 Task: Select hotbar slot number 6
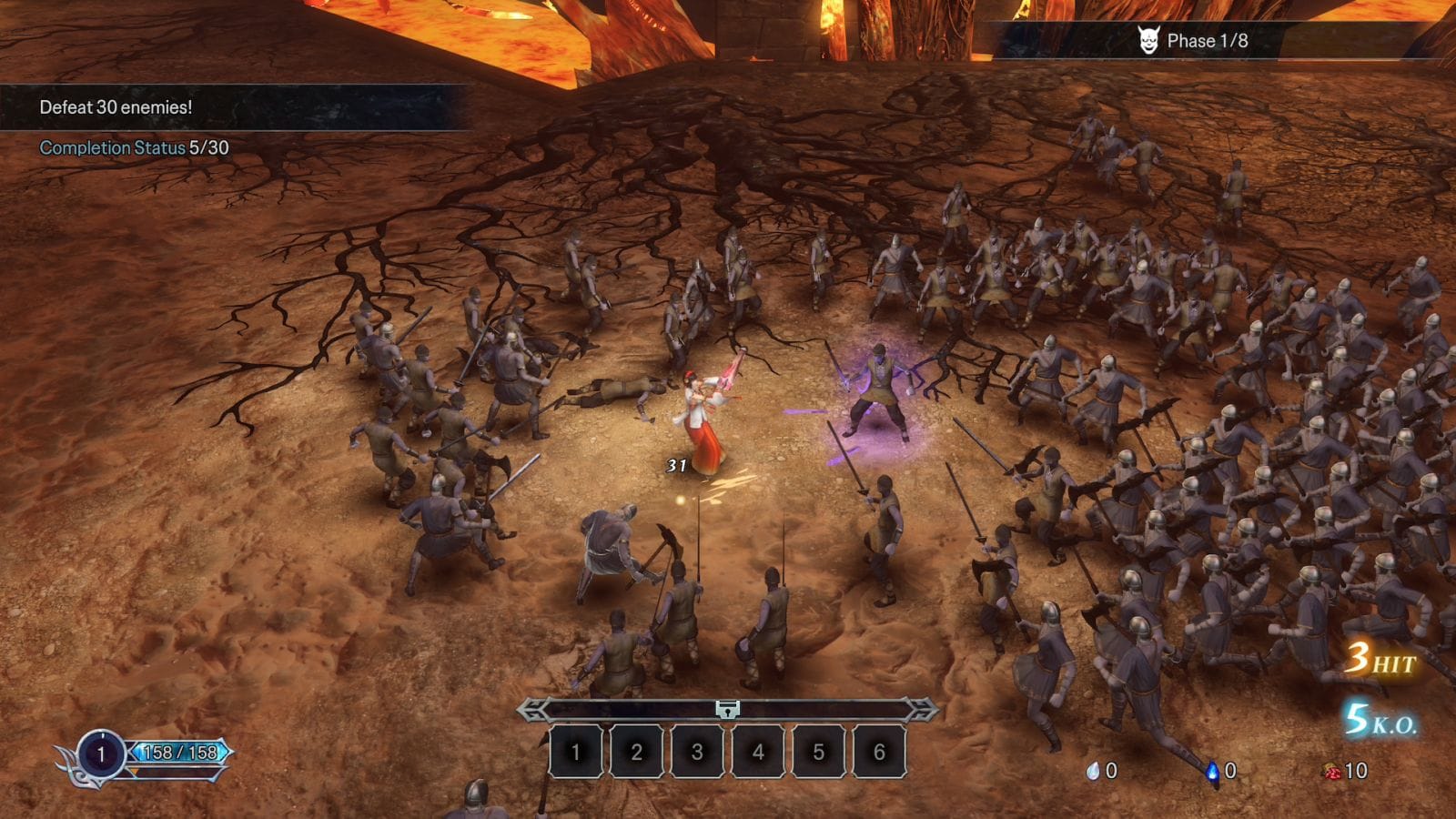point(879,752)
